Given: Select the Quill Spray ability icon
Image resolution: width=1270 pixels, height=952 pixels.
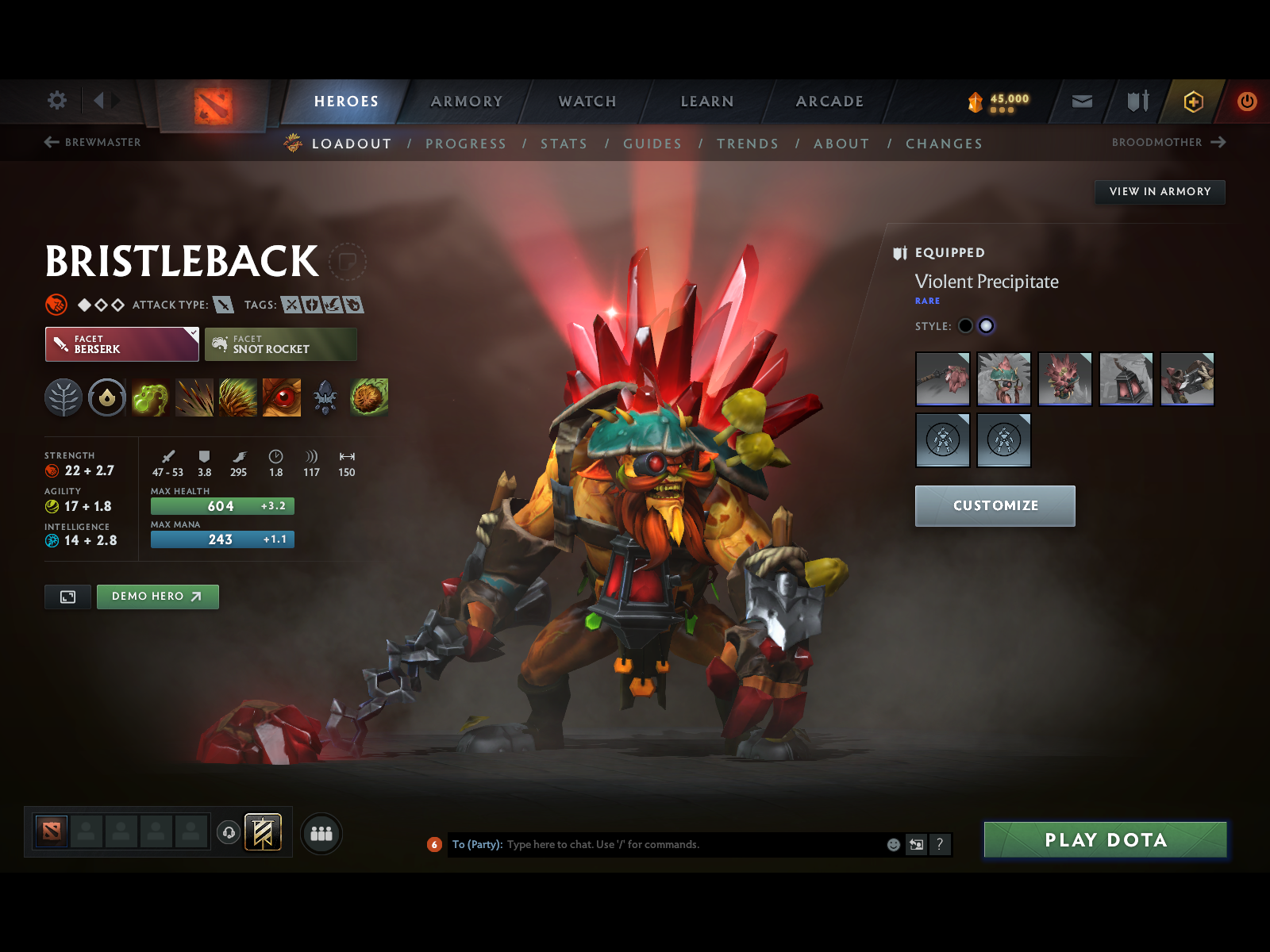Looking at the screenshot, I should pyautogui.click(x=194, y=398).
